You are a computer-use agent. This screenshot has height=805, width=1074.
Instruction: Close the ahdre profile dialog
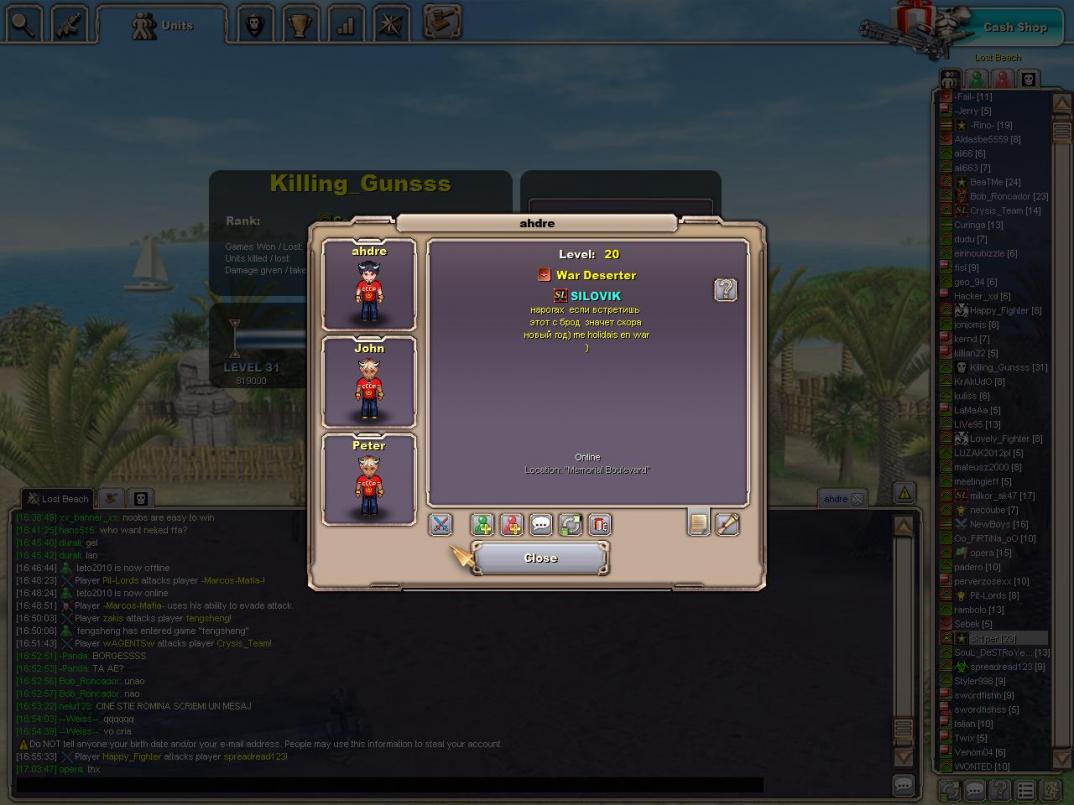point(540,558)
